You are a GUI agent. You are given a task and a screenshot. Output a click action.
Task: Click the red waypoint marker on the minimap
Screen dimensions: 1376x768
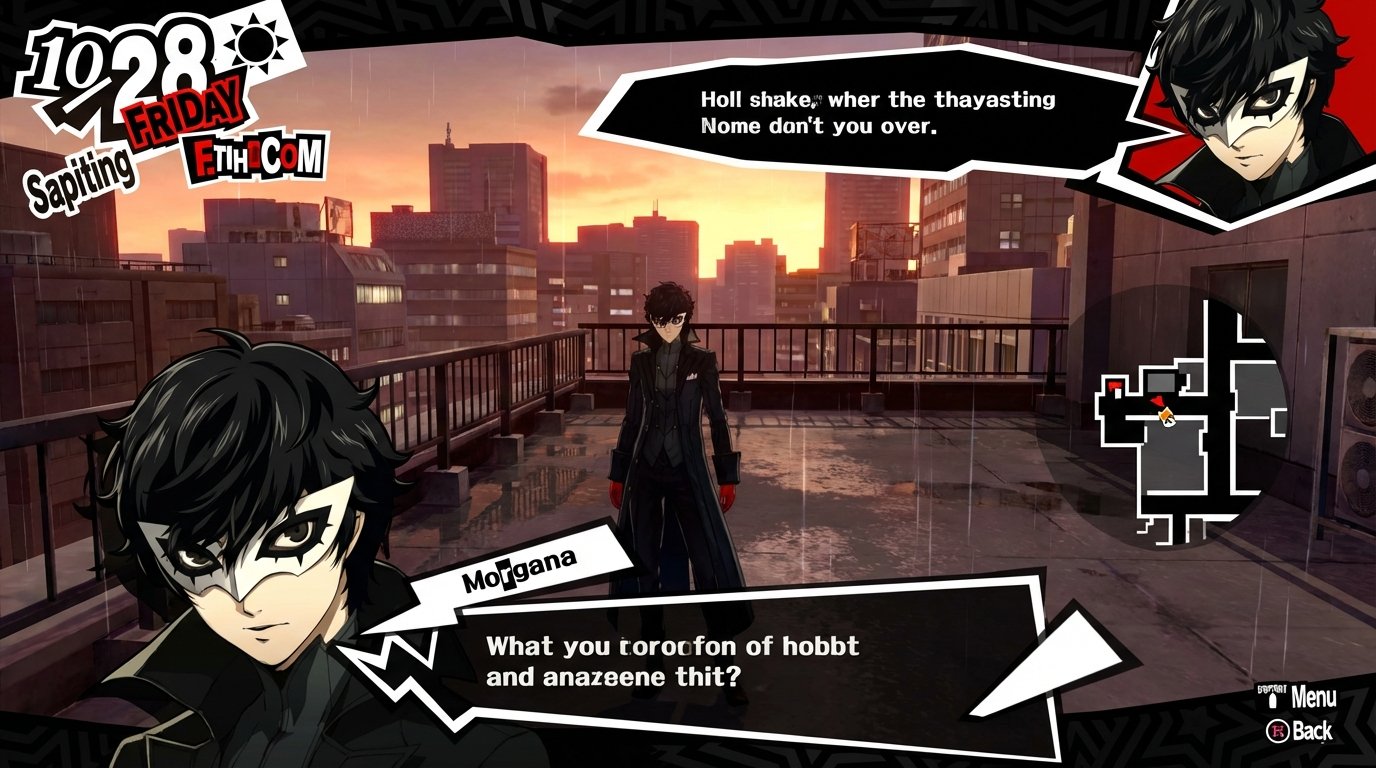click(x=1115, y=385)
